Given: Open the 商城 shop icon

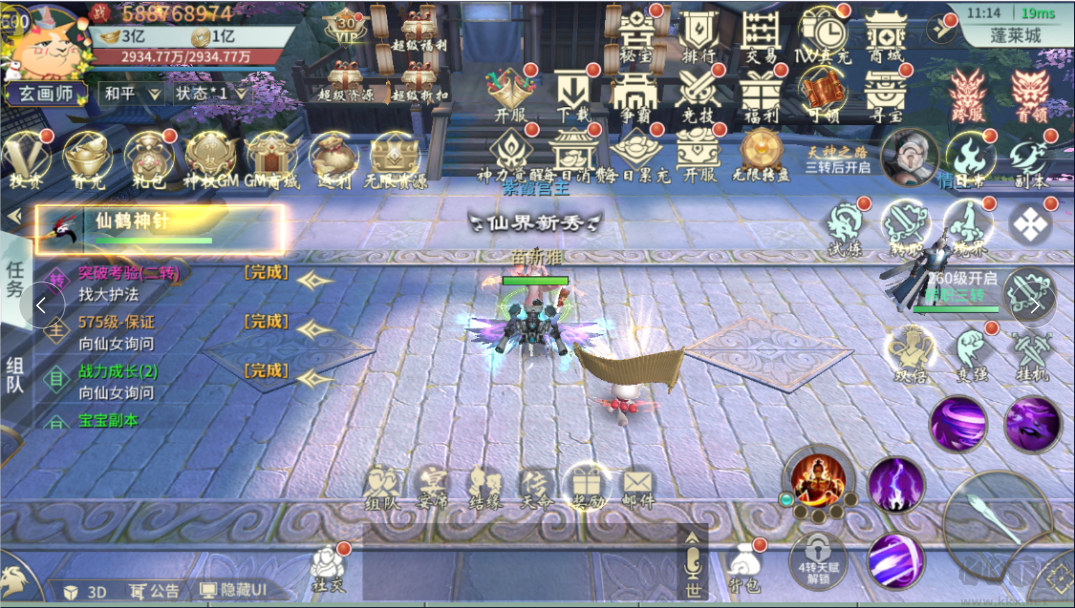Looking at the screenshot, I should point(885,38).
